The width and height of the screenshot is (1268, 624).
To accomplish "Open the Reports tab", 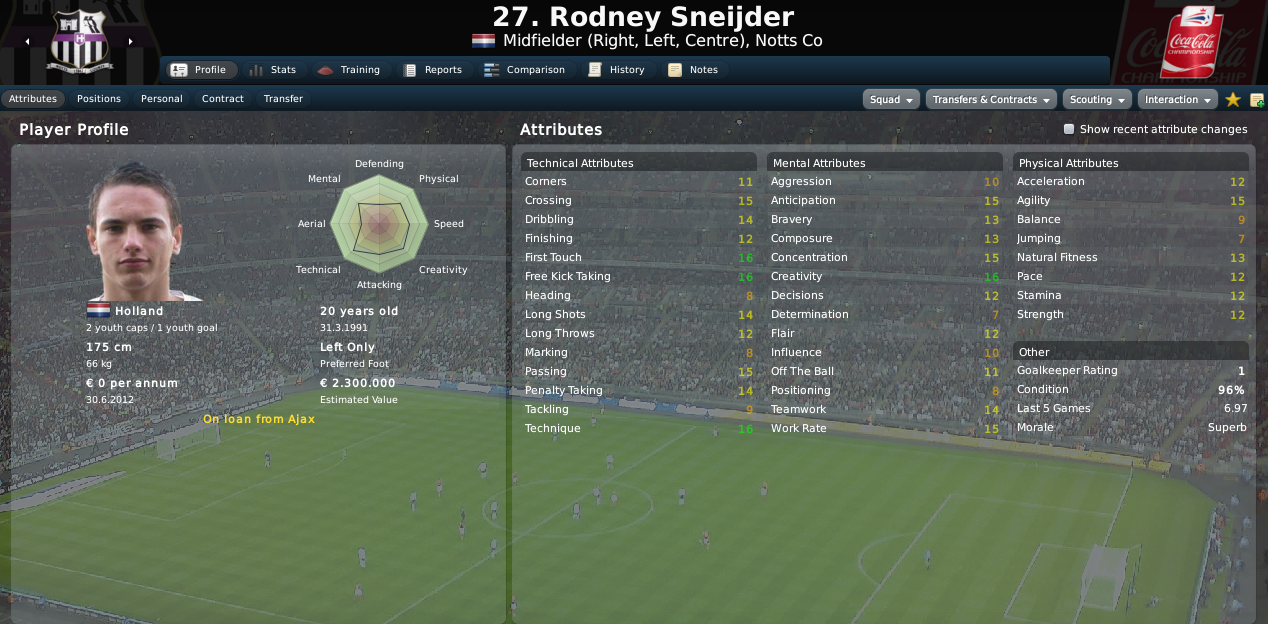I will point(432,70).
